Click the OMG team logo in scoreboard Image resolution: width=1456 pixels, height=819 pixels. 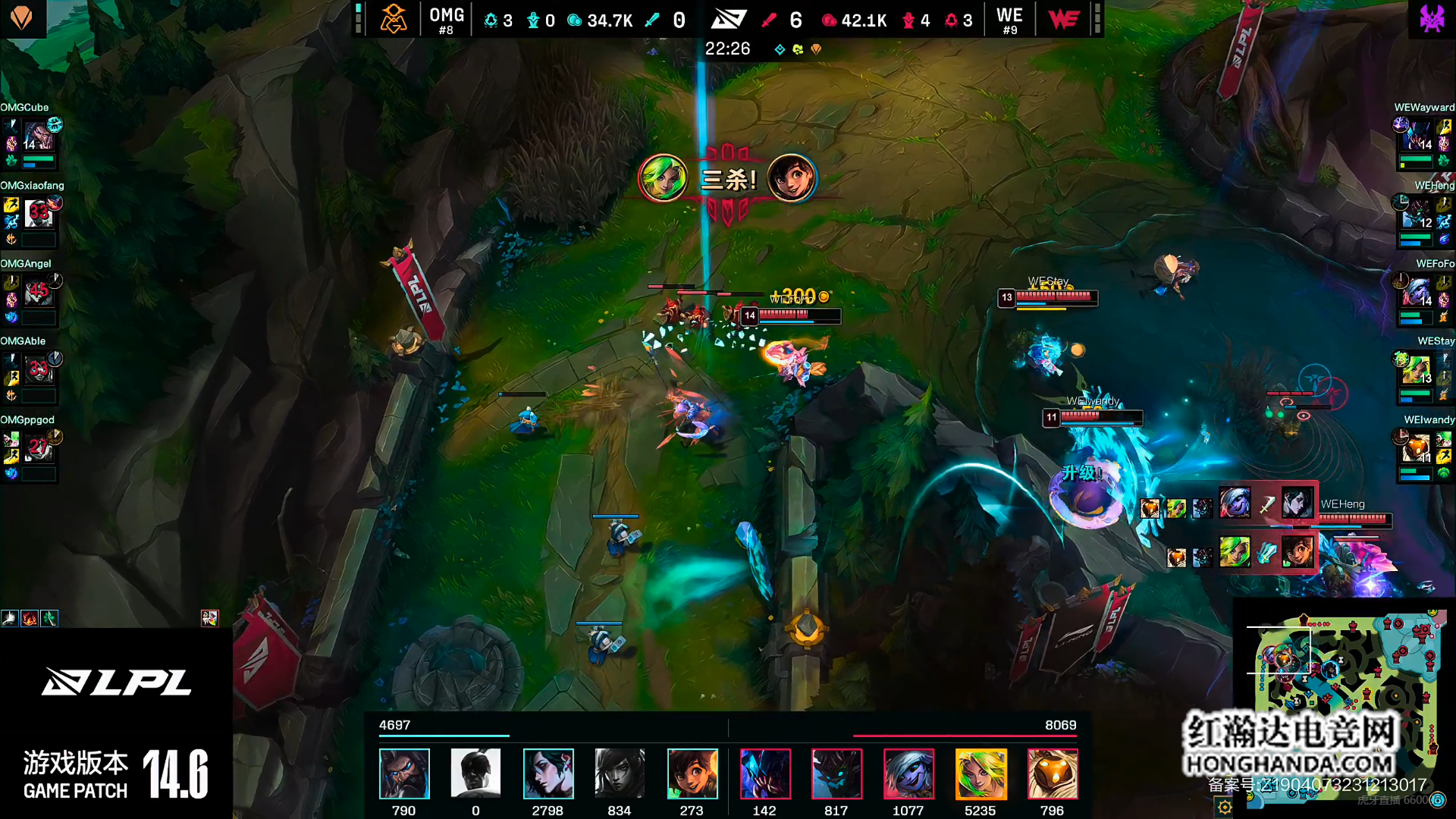tap(393, 19)
